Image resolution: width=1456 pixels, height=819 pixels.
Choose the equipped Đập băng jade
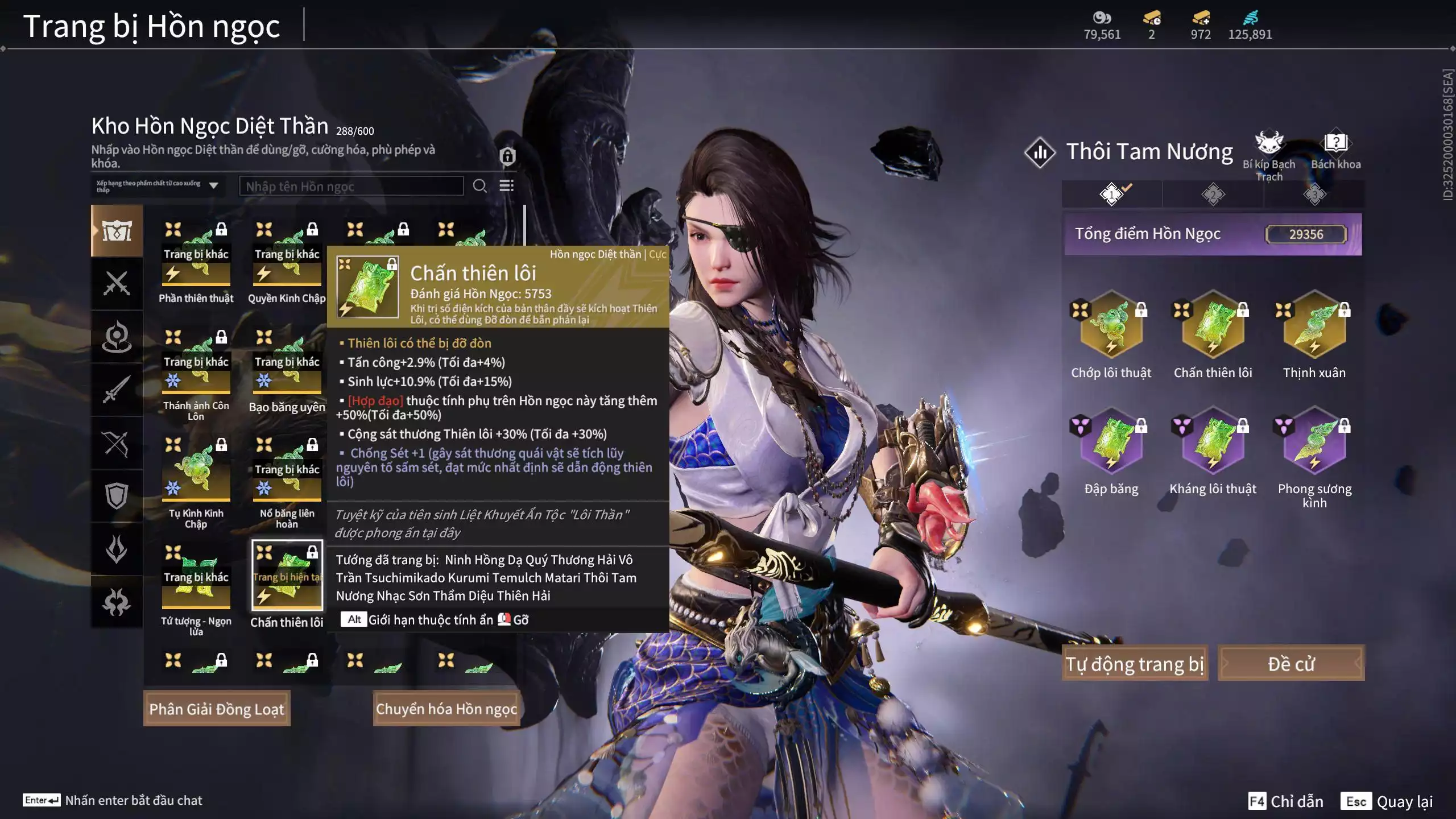1111,444
